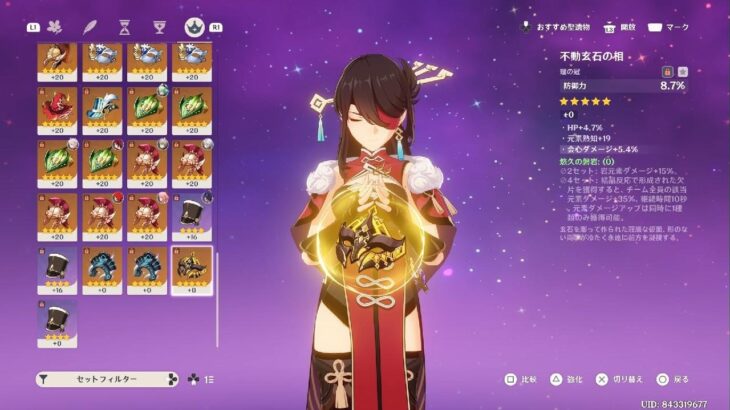
Task: Choose the black top hat at +0
Action: click(57, 324)
